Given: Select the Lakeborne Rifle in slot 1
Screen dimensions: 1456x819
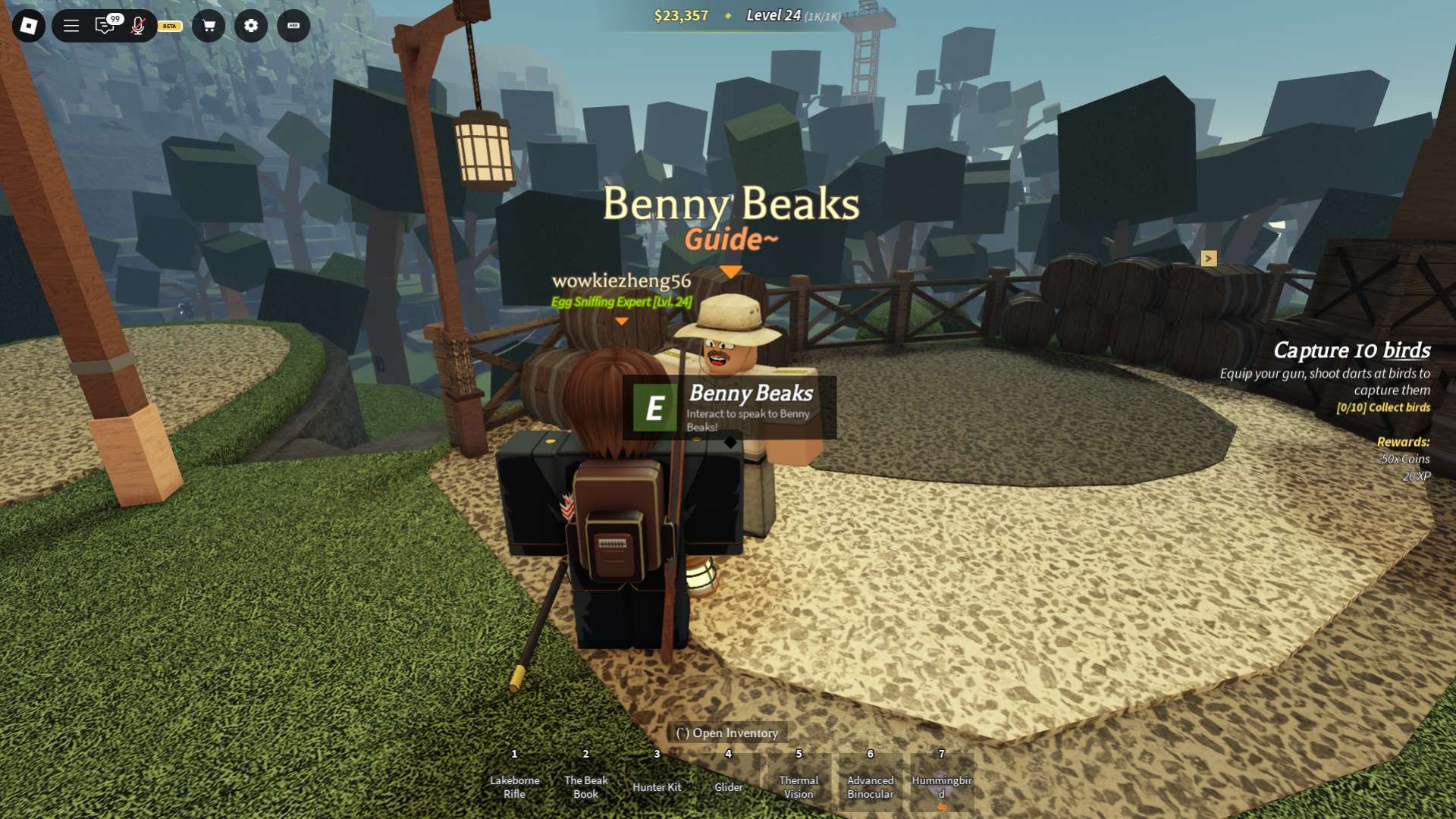Looking at the screenshot, I should click(x=514, y=781).
